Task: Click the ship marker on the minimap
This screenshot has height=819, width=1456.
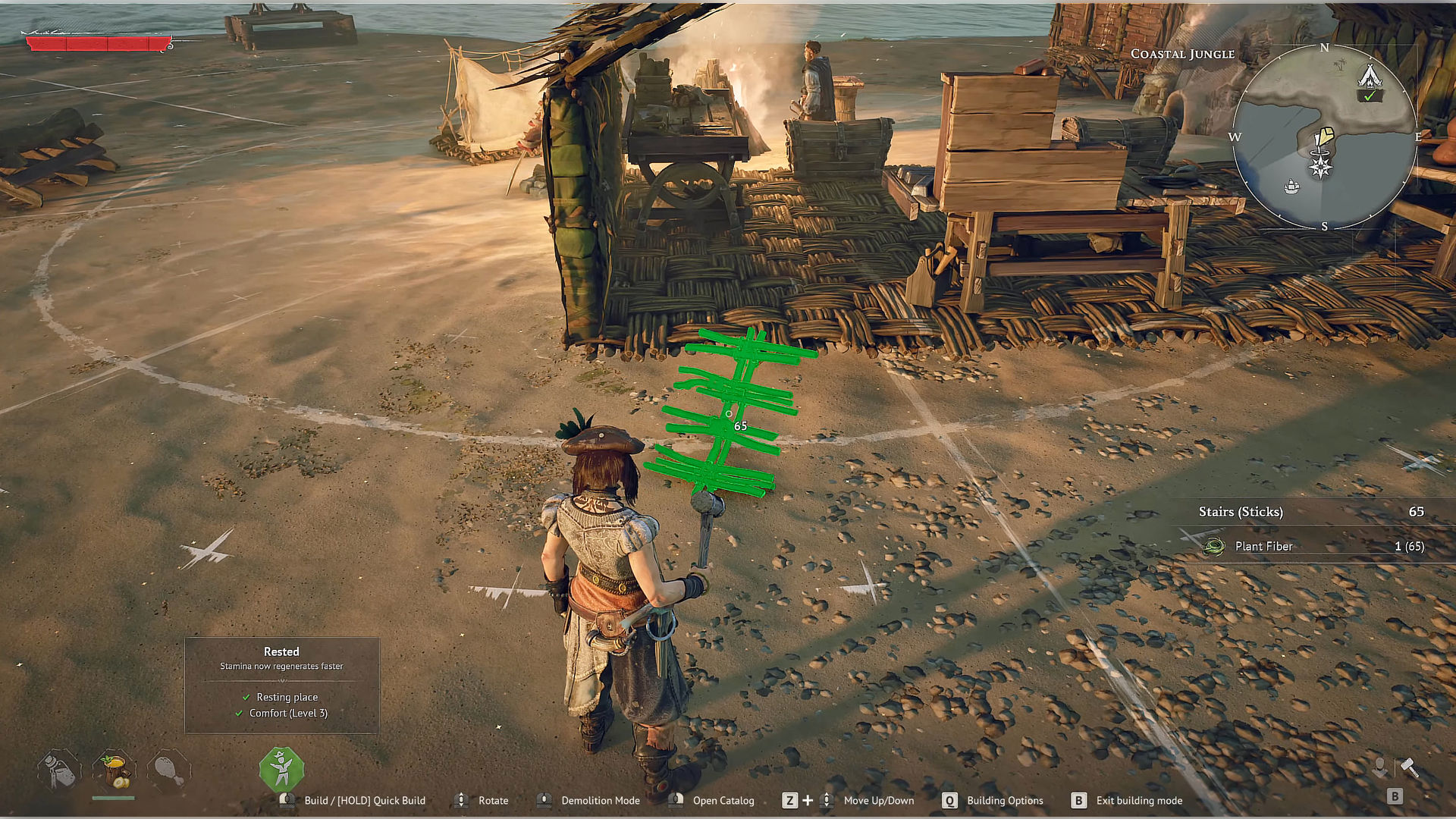Action: (x=1292, y=186)
